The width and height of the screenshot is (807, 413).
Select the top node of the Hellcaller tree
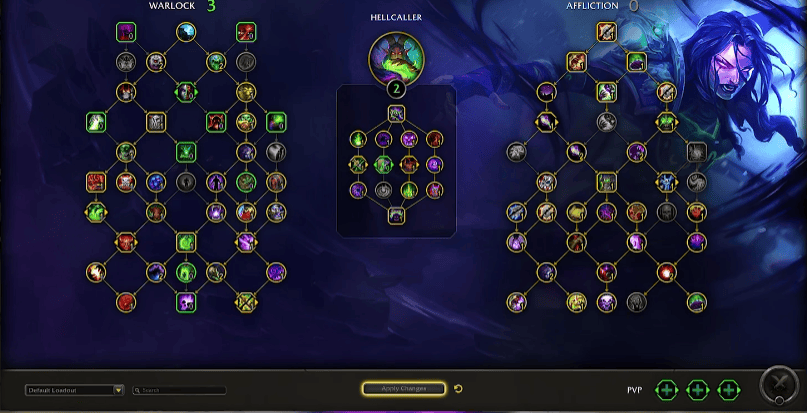pyautogui.click(x=396, y=113)
